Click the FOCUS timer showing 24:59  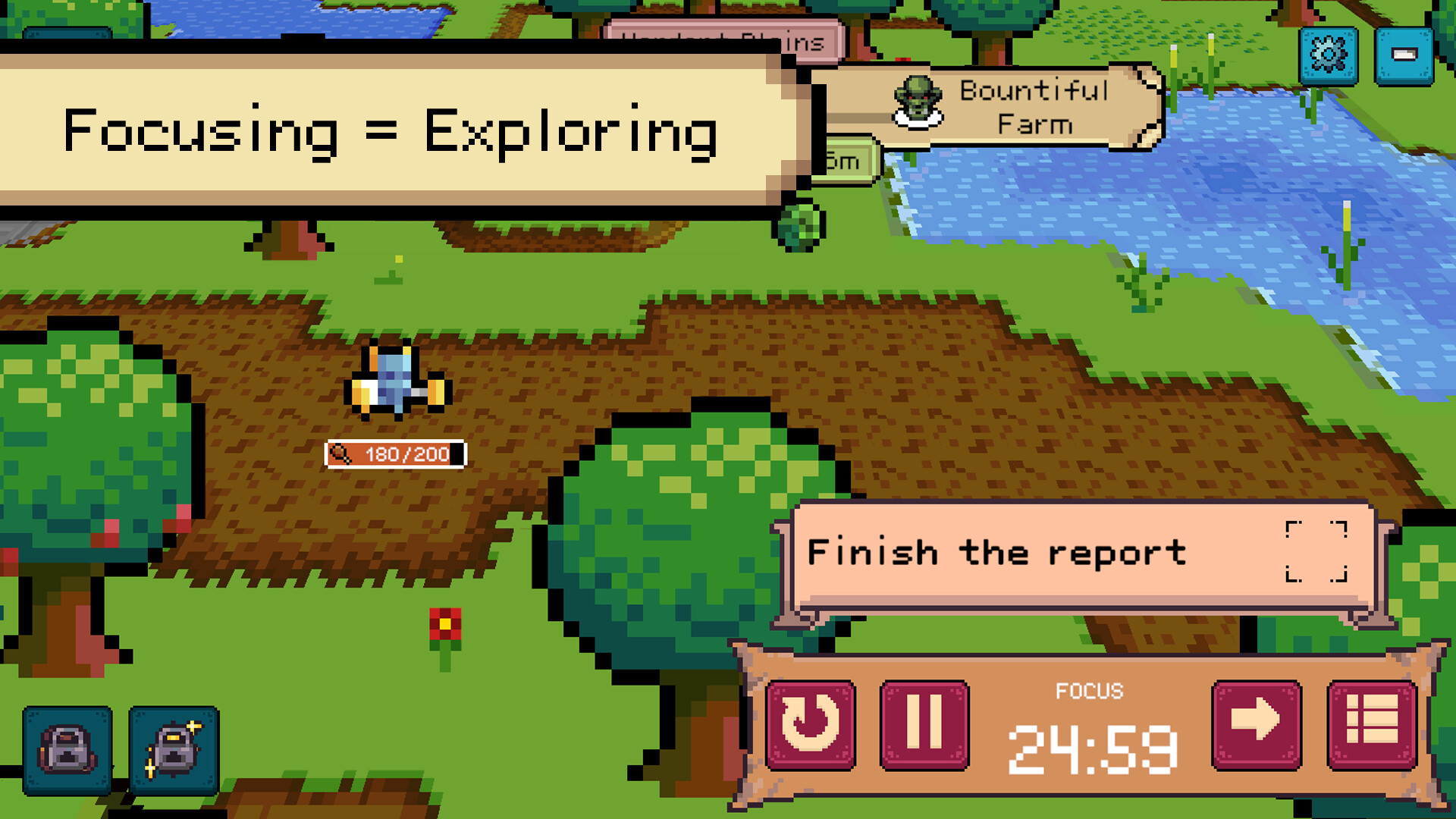[1092, 747]
